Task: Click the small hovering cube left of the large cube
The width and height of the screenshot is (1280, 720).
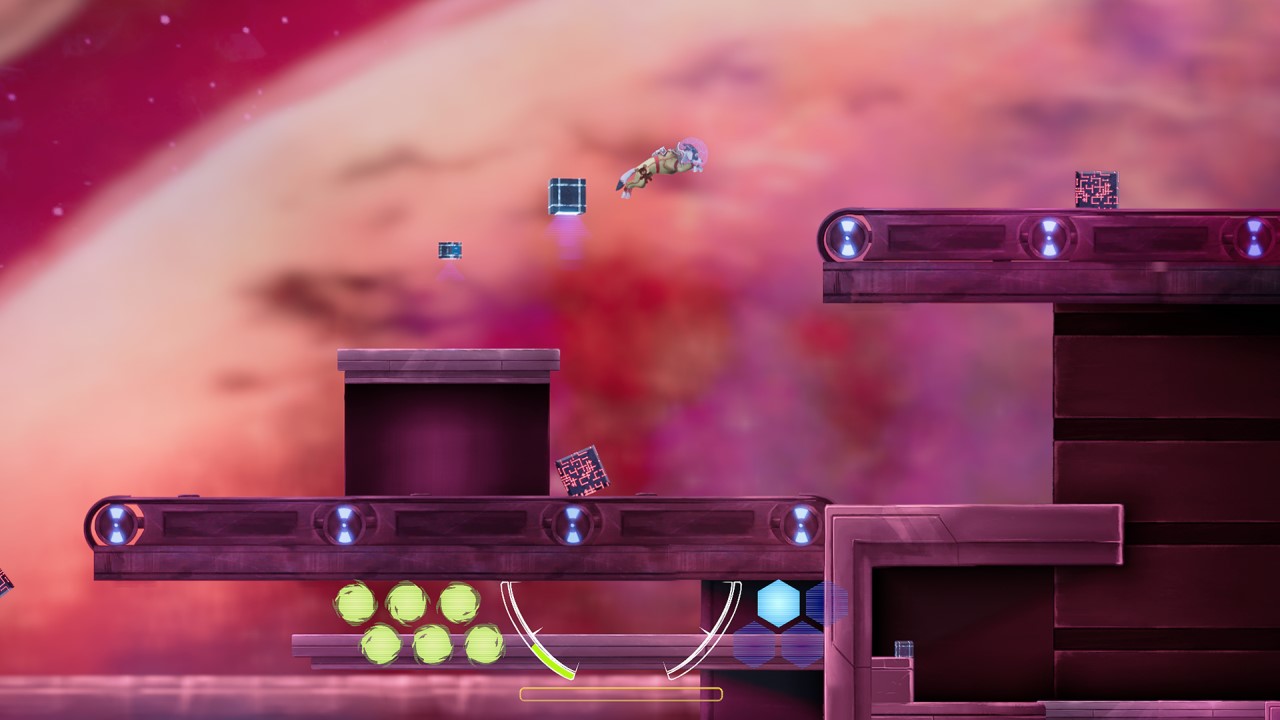Action: 451,248
